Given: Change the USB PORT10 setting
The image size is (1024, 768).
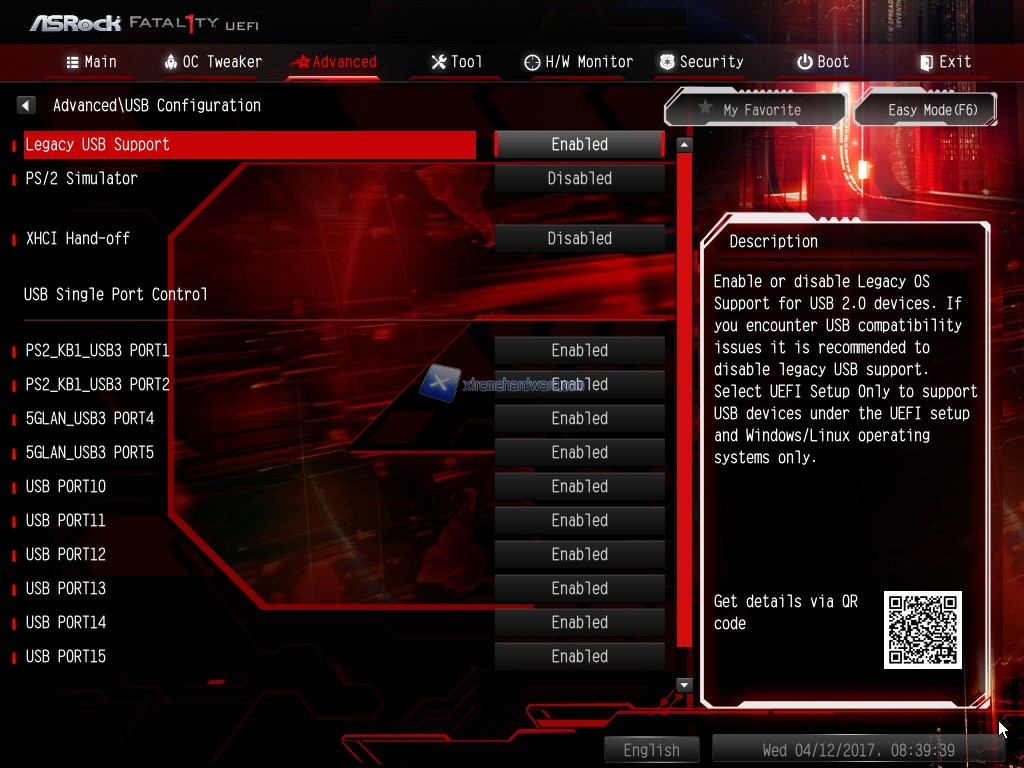Looking at the screenshot, I should pos(579,486).
